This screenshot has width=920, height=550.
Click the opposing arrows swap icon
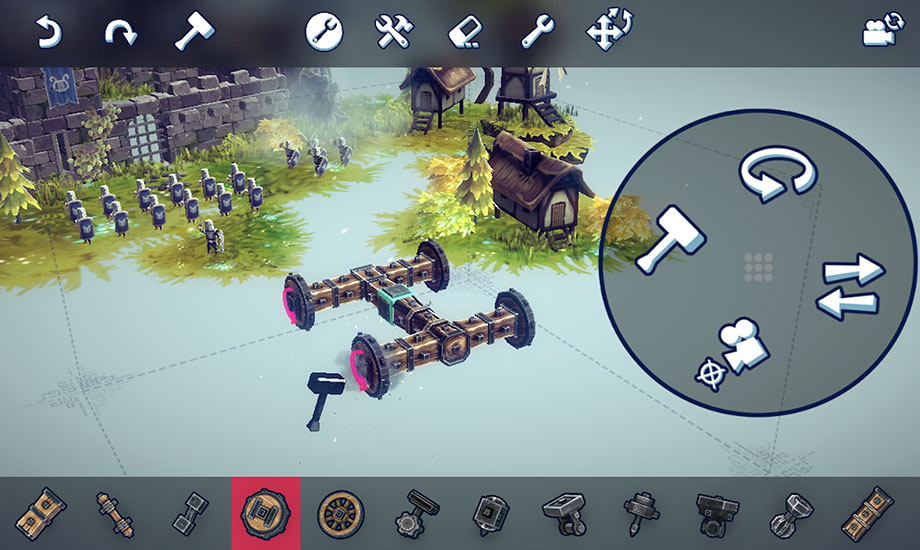click(x=850, y=285)
